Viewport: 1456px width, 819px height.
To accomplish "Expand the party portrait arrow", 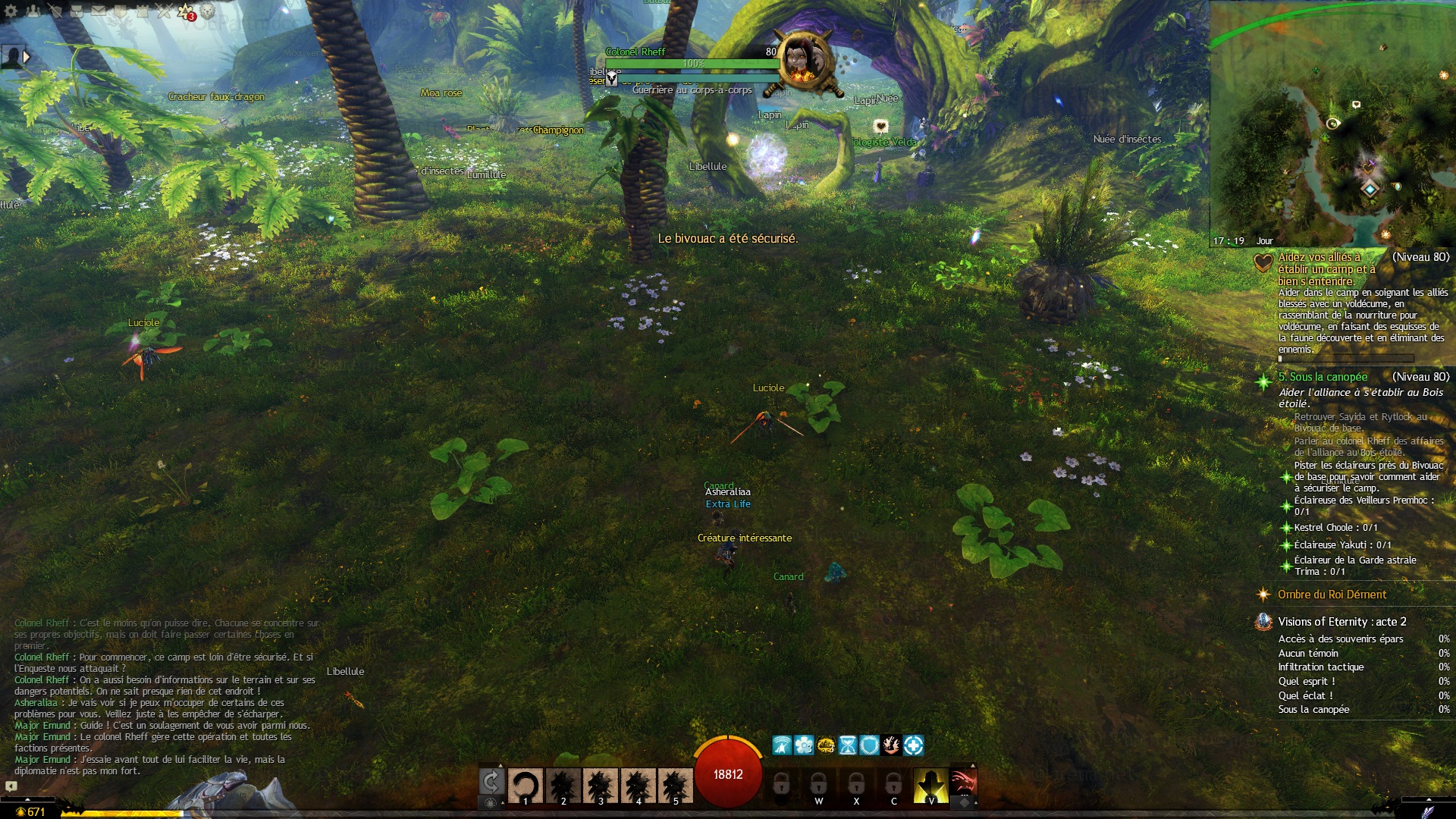I will coord(27,57).
